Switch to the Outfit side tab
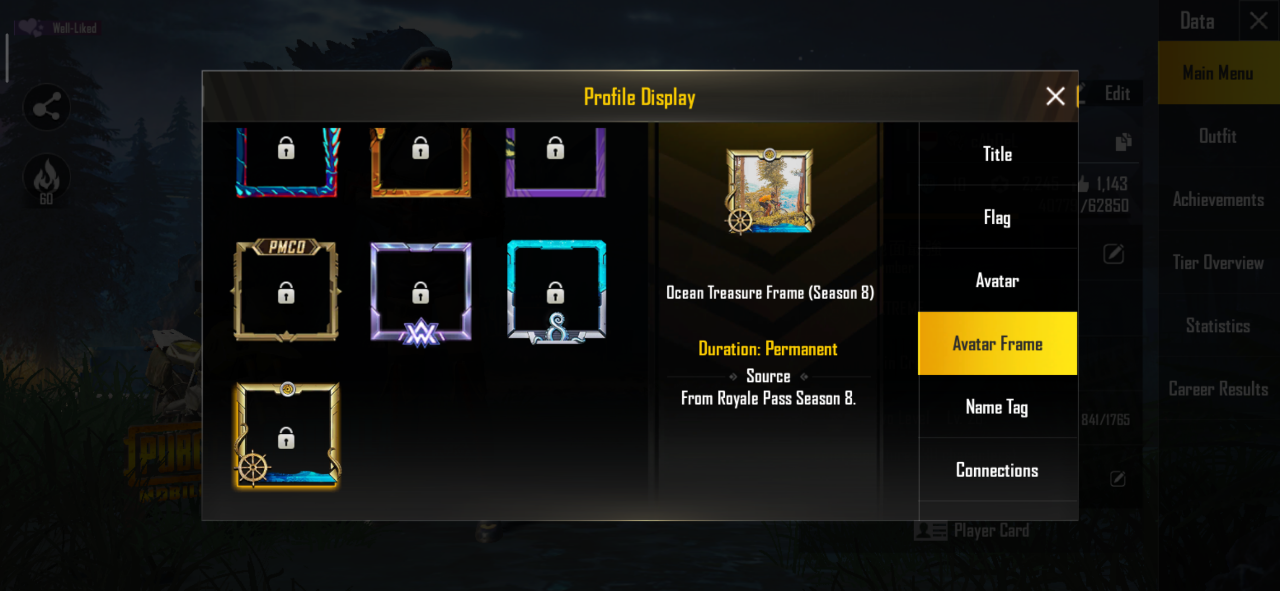This screenshot has height=591, width=1280. (x=1217, y=136)
